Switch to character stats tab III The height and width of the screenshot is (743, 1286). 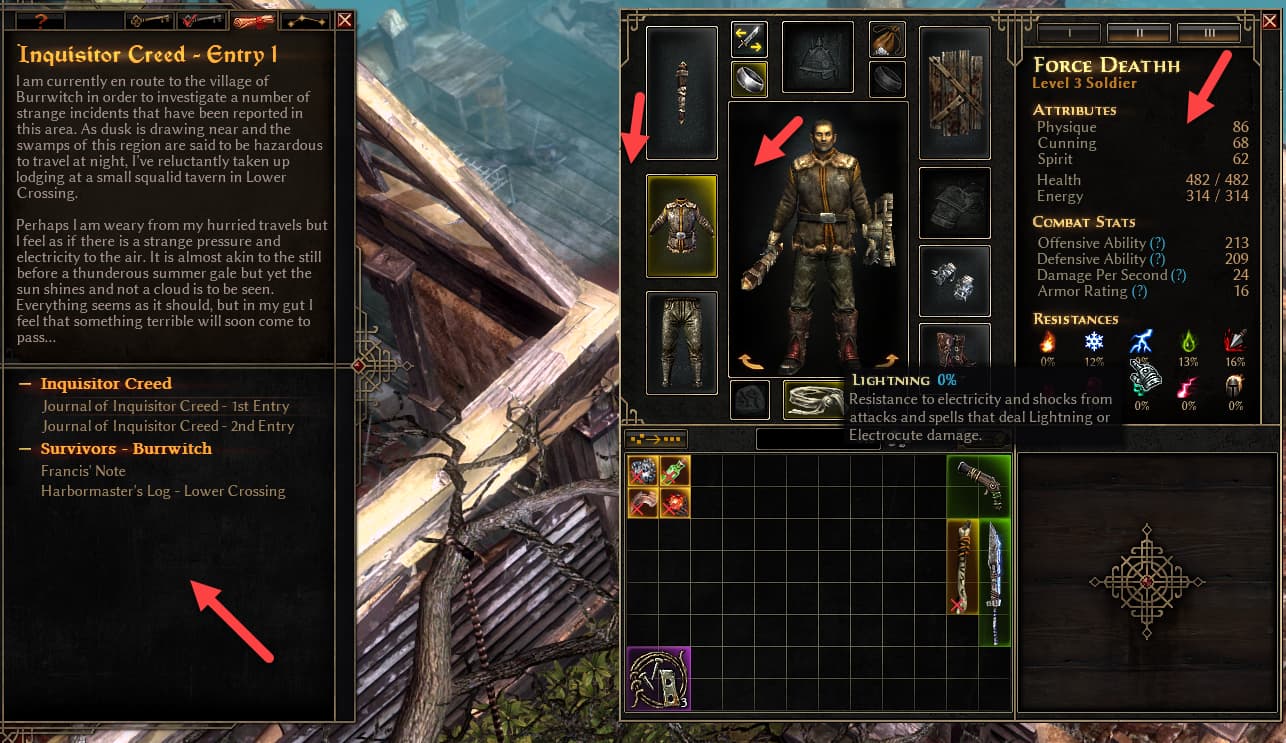(x=1209, y=33)
